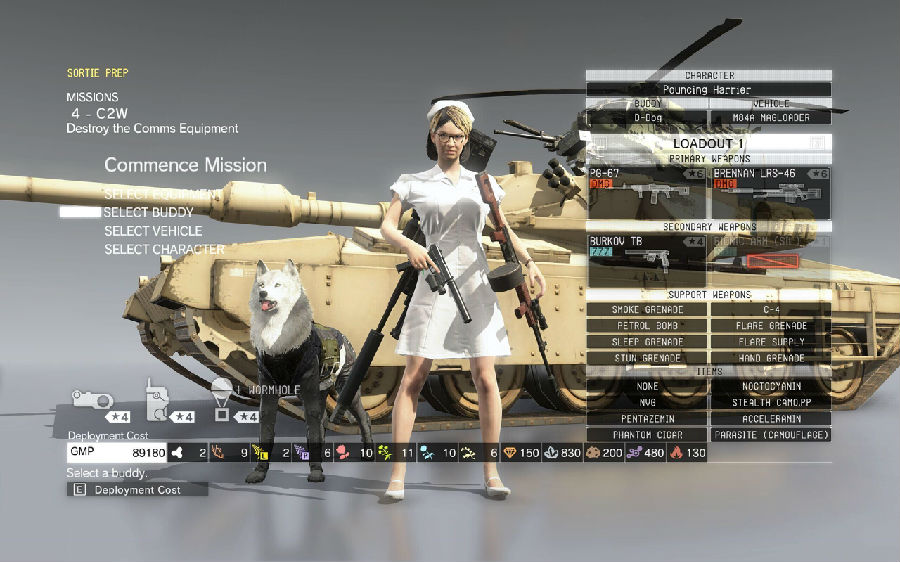Screen dimensions: 900x562
Task: Click the Loadout 1 header bar
Action: (709, 143)
